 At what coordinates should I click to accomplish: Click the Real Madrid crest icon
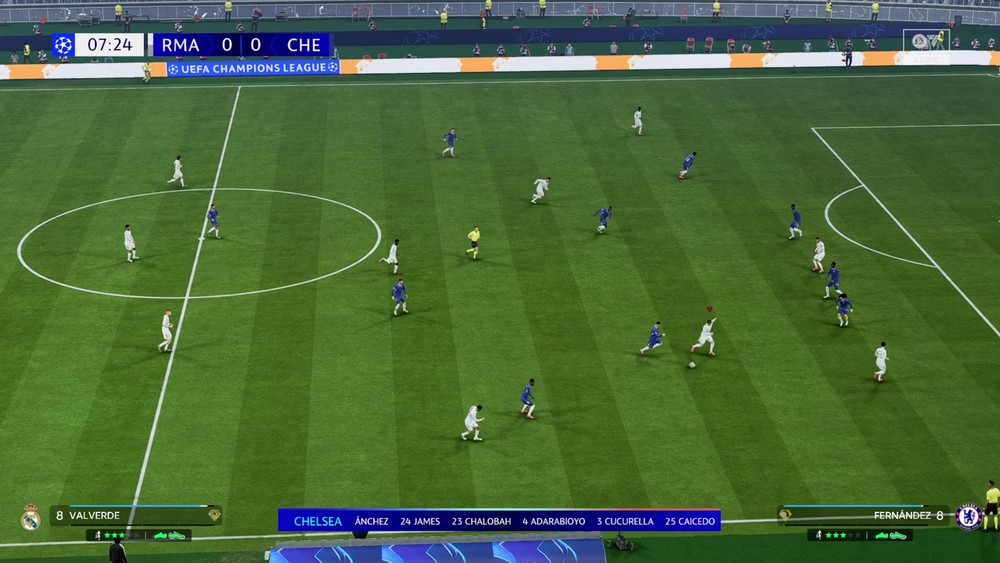point(30,517)
